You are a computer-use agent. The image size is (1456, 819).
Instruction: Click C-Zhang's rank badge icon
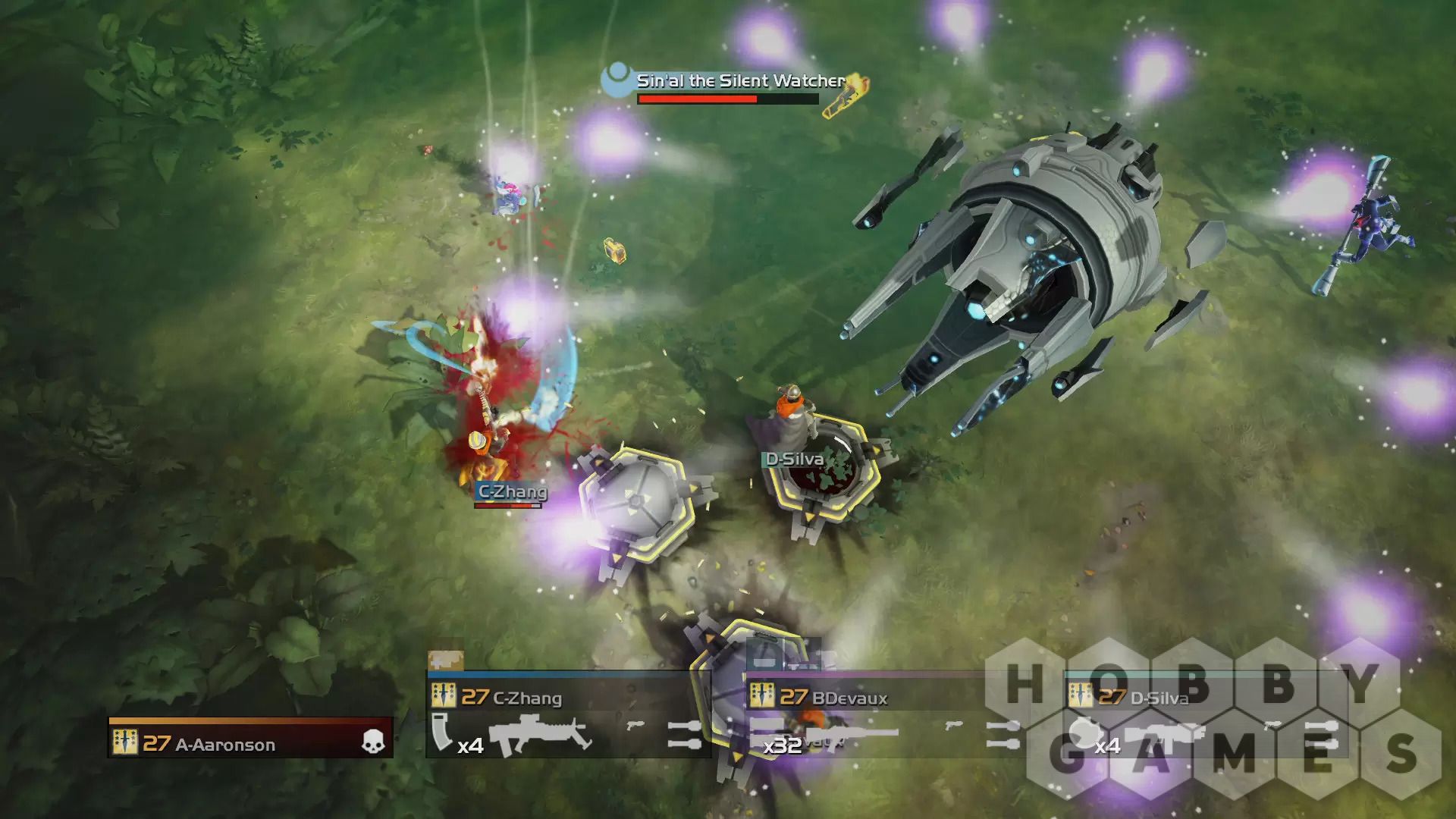[444, 696]
